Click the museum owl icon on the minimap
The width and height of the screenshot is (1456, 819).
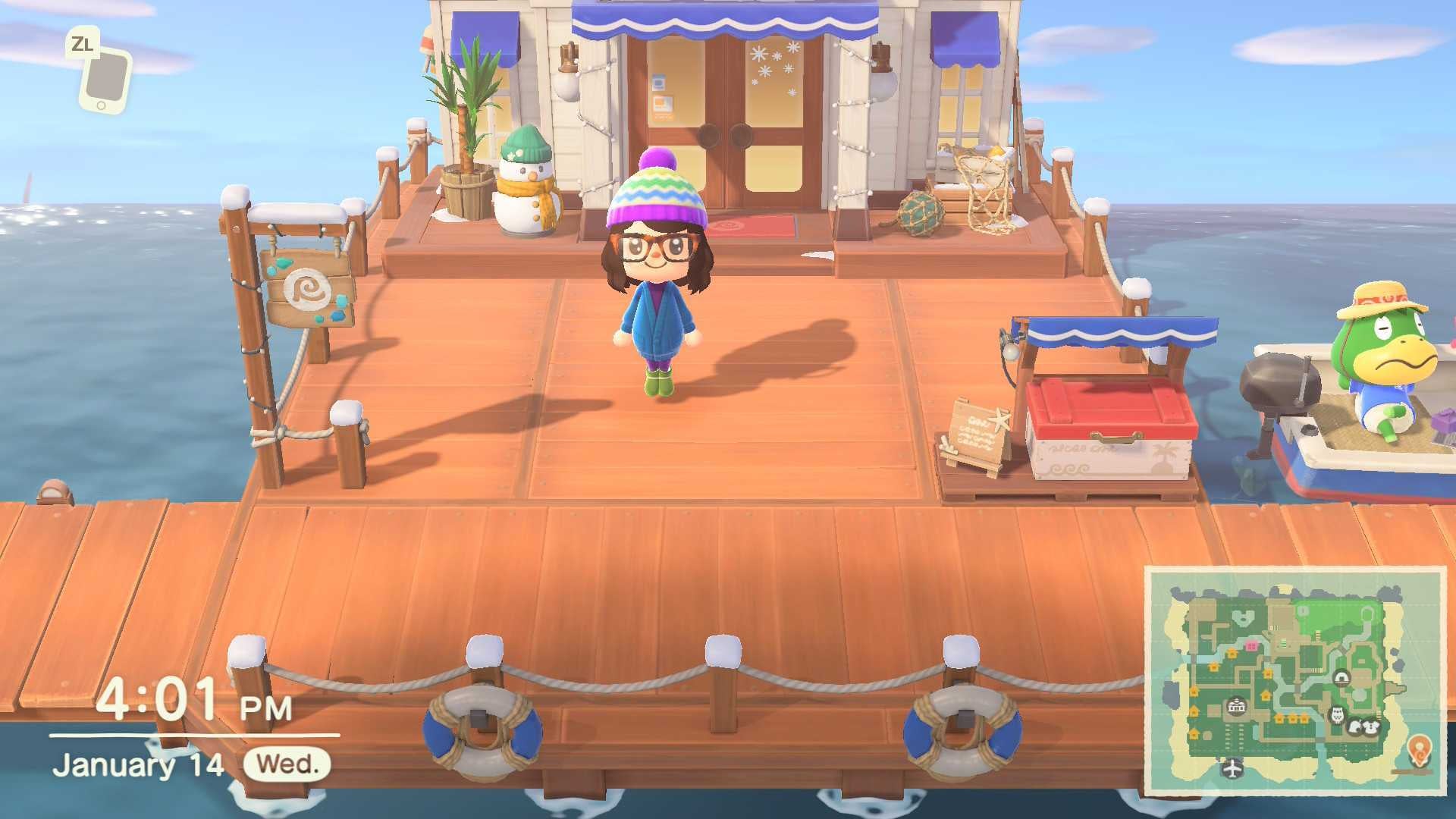1336,716
